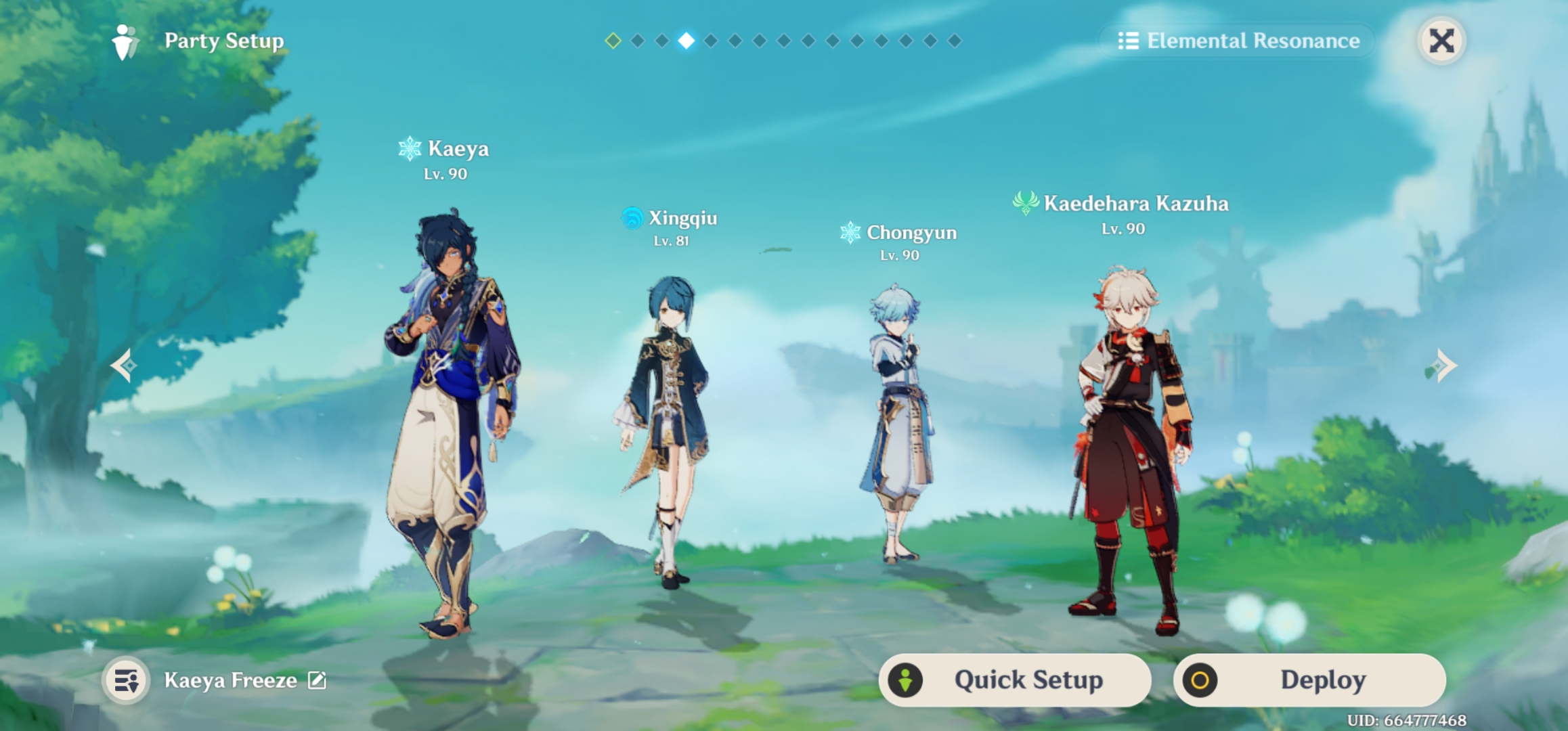Select the highlighted fourth party slot diamond
The height and width of the screenshot is (731, 1568).
[687, 41]
